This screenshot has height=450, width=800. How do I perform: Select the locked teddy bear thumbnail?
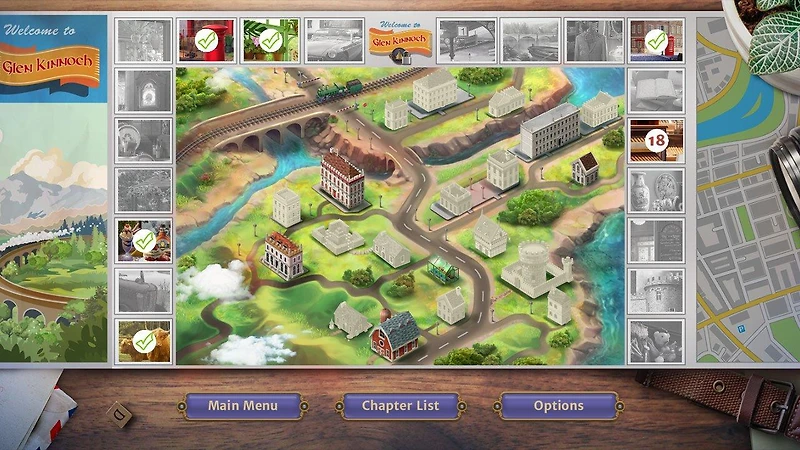pos(656,340)
